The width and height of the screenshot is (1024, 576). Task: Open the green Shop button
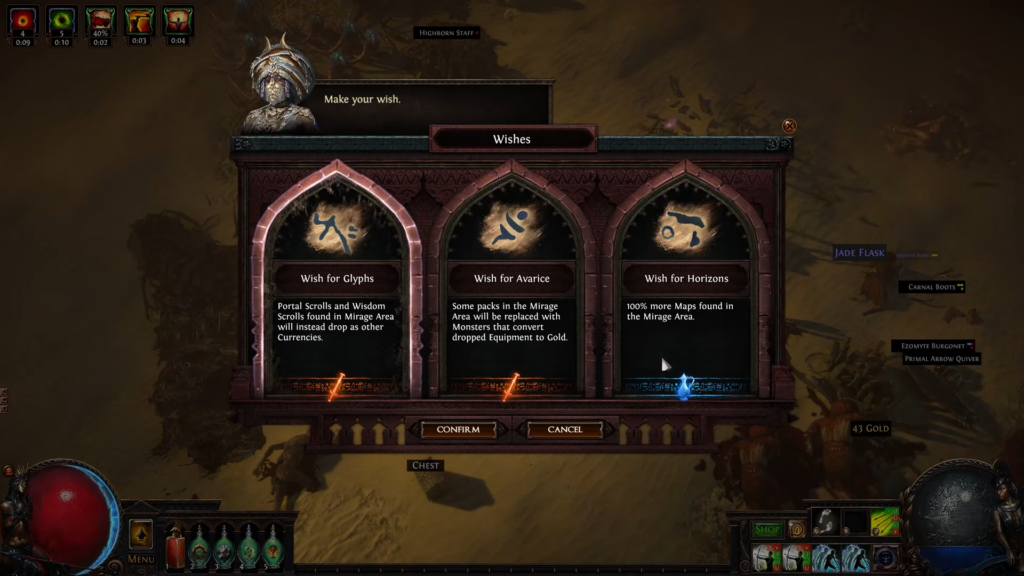click(x=767, y=529)
